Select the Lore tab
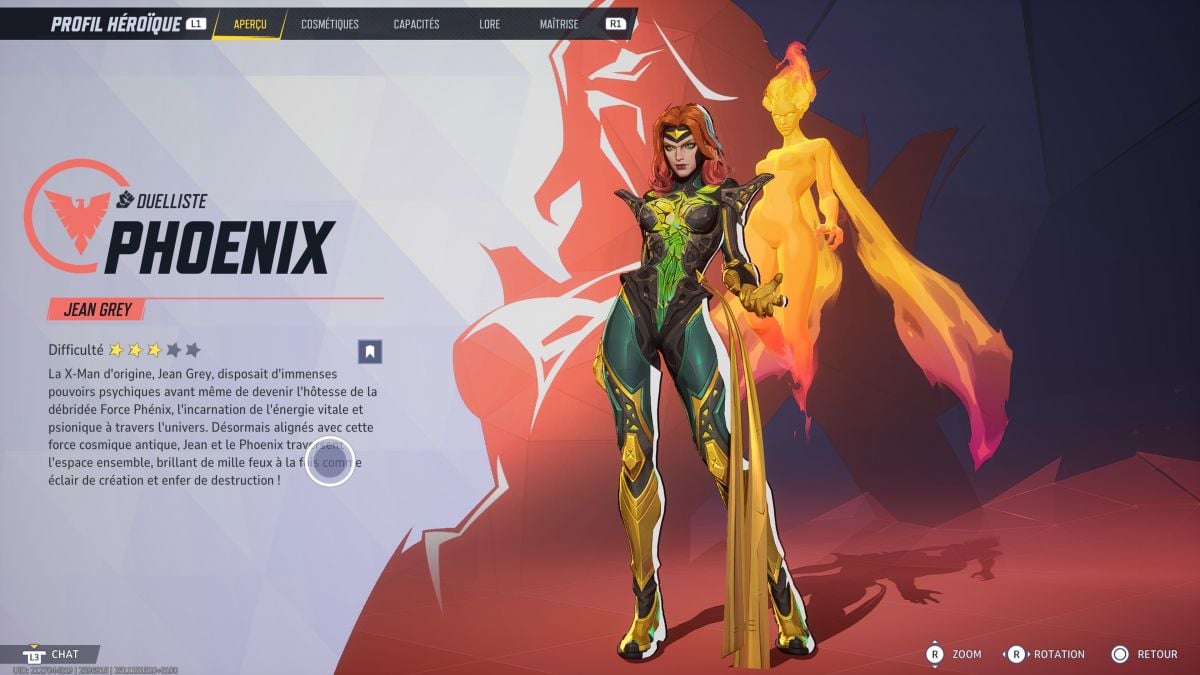Screen dimensions: 1200x675 [x=490, y=24]
